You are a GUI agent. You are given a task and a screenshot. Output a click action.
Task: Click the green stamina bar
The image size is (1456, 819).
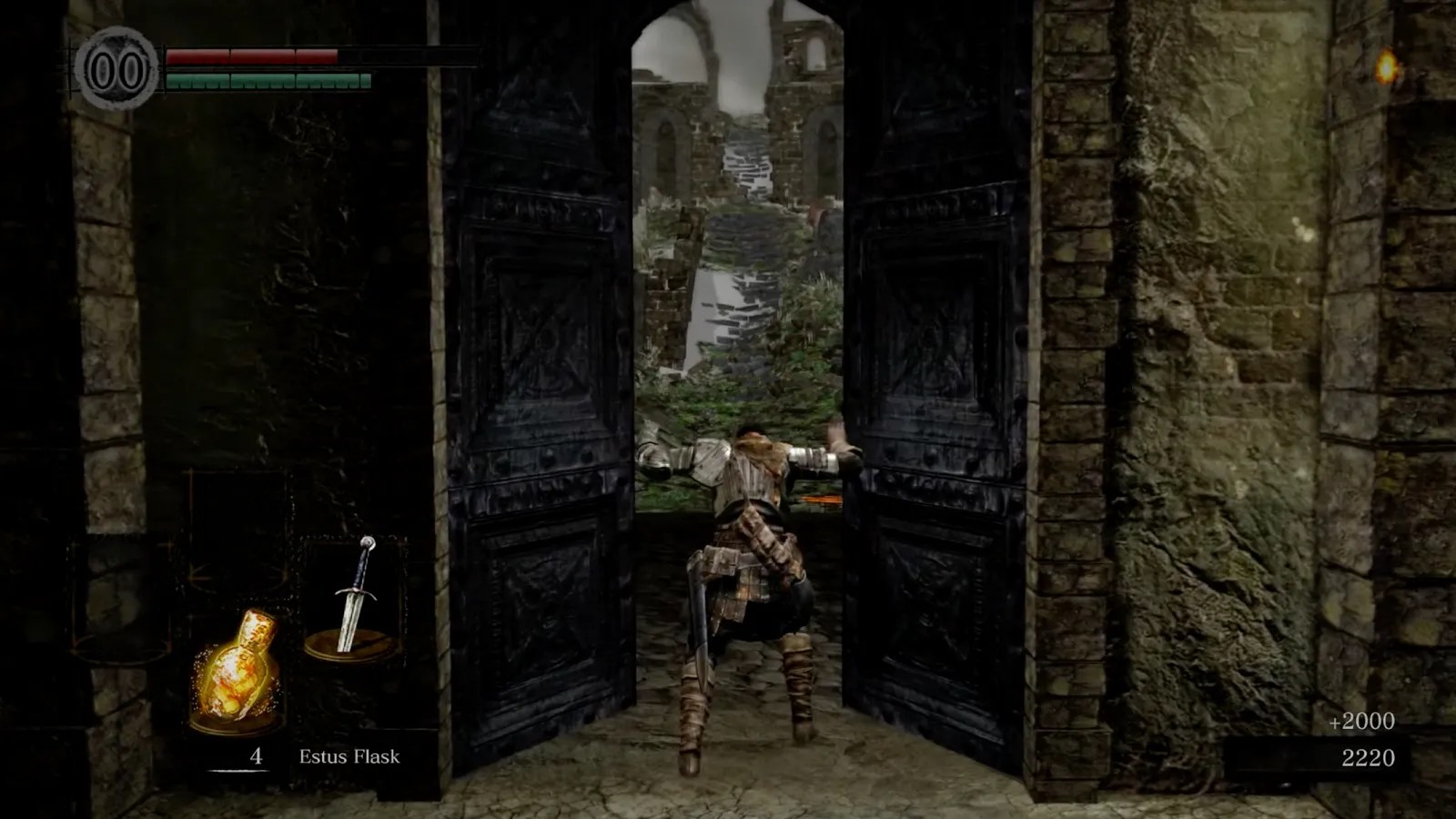click(268, 82)
